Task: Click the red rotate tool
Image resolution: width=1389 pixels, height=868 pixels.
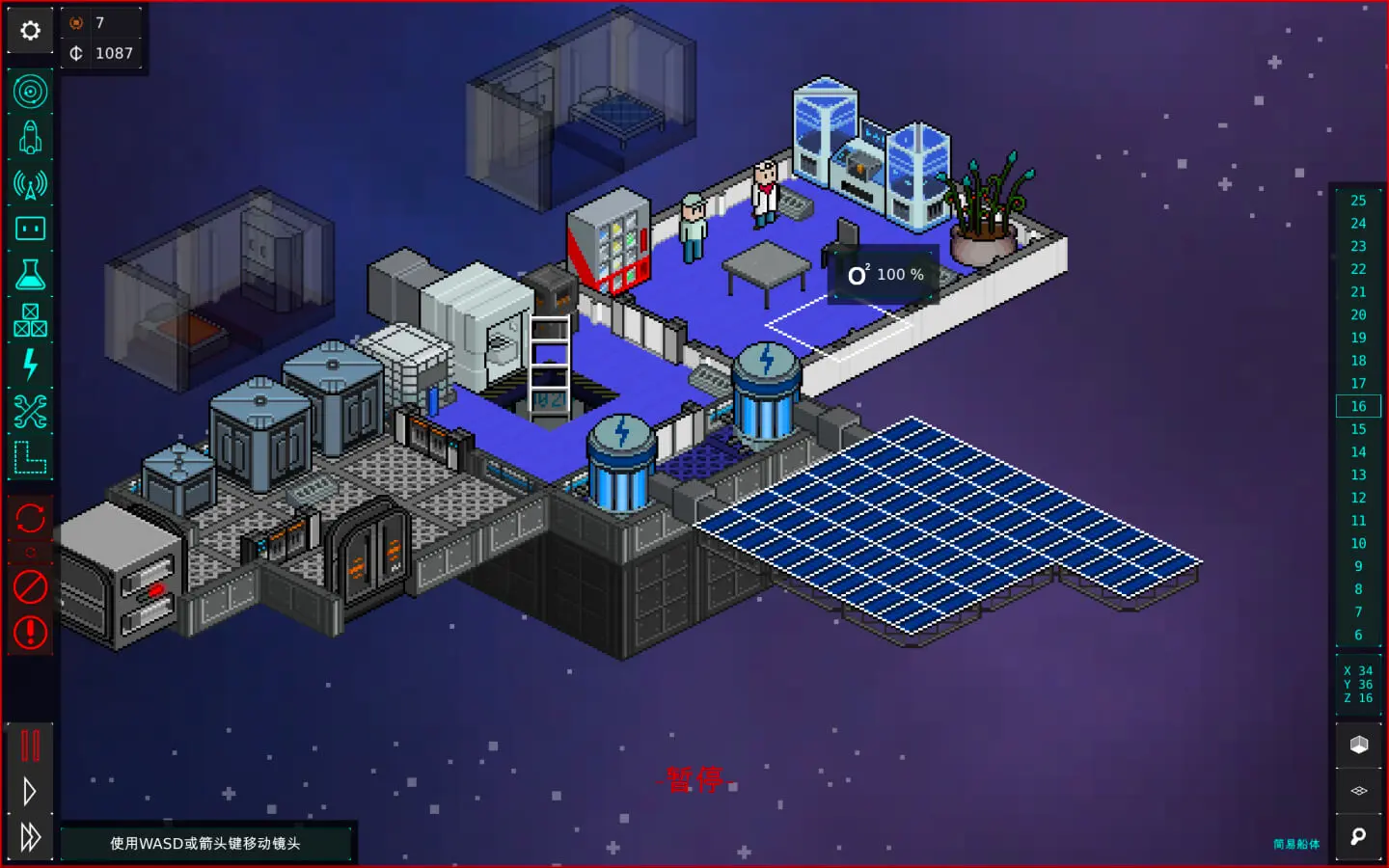Action: [x=30, y=519]
